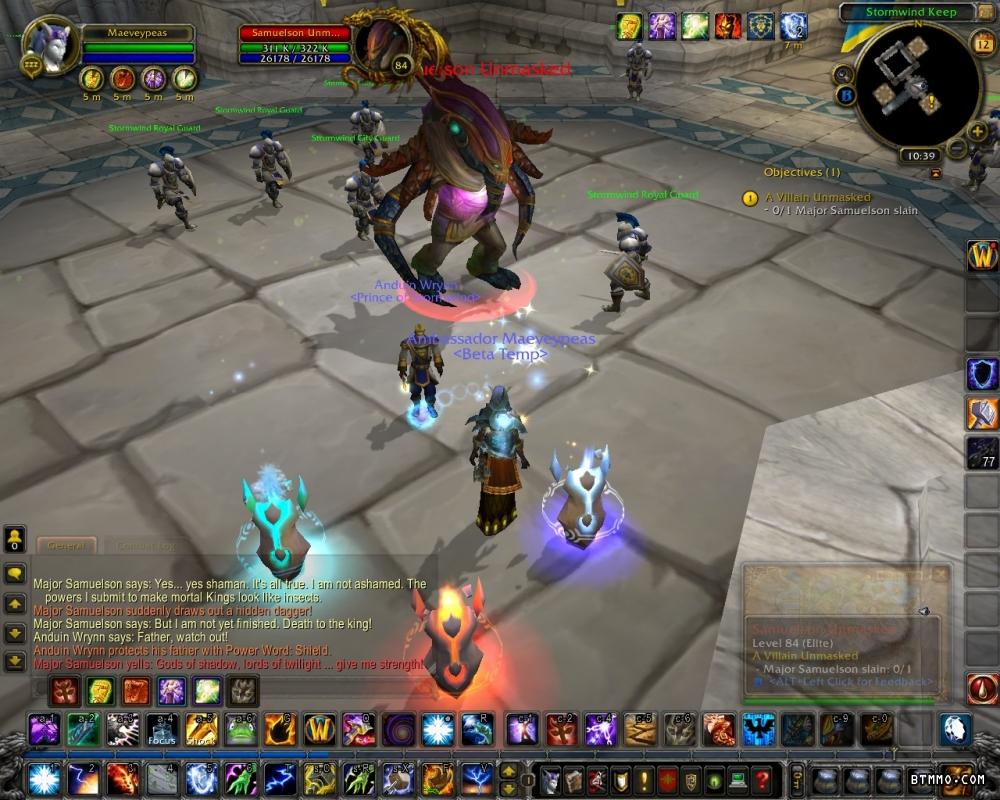Open the main backpack bag slot
1000x800 pixels.
click(x=956, y=779)
